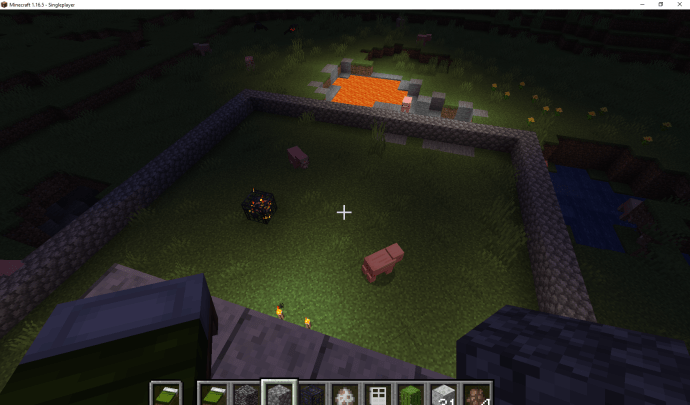
Task: Select the white door hotbar slot
Action: tap(377, 394)
